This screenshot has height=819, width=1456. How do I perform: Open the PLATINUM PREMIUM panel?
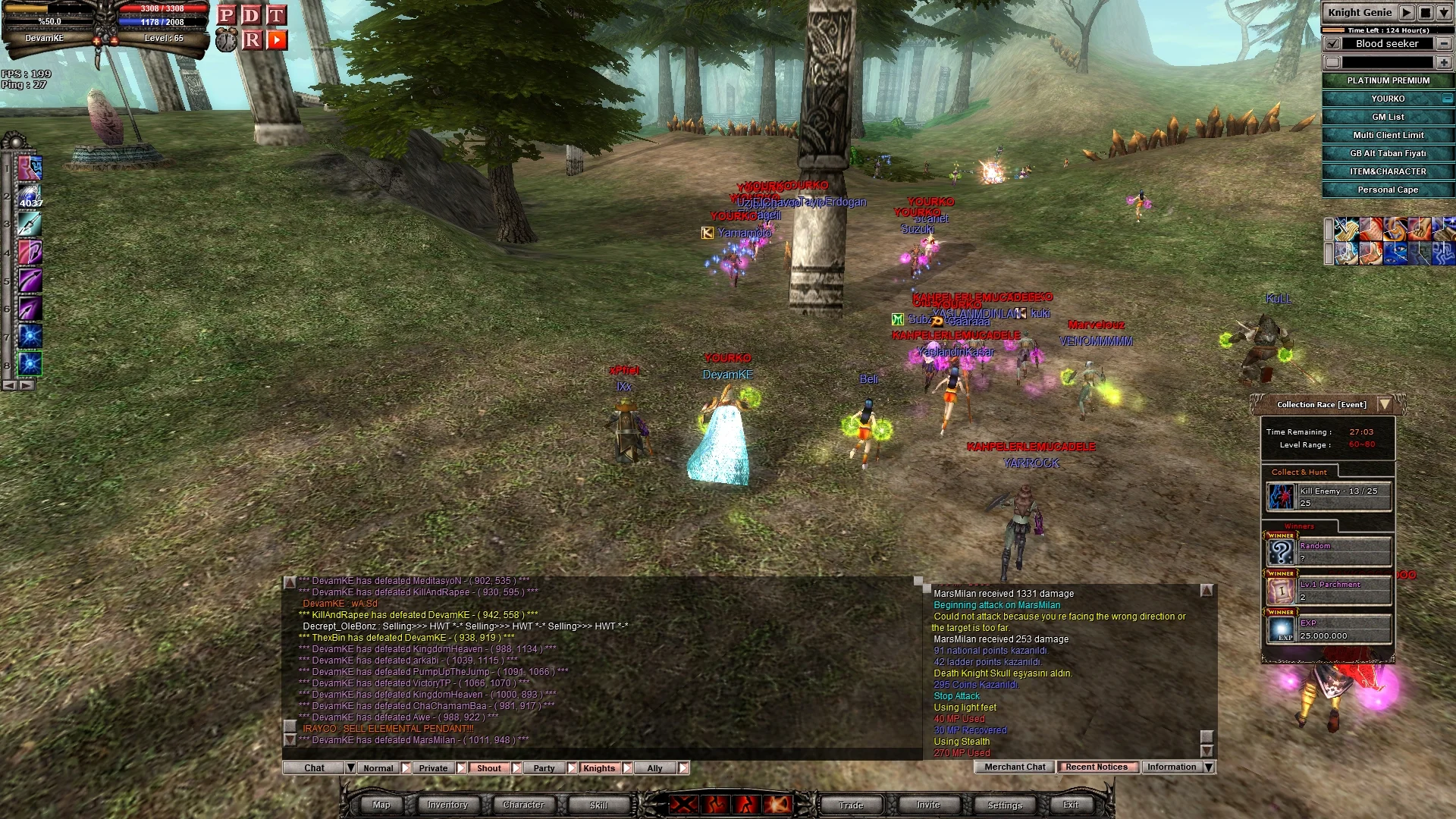[x=1388, y=80]
